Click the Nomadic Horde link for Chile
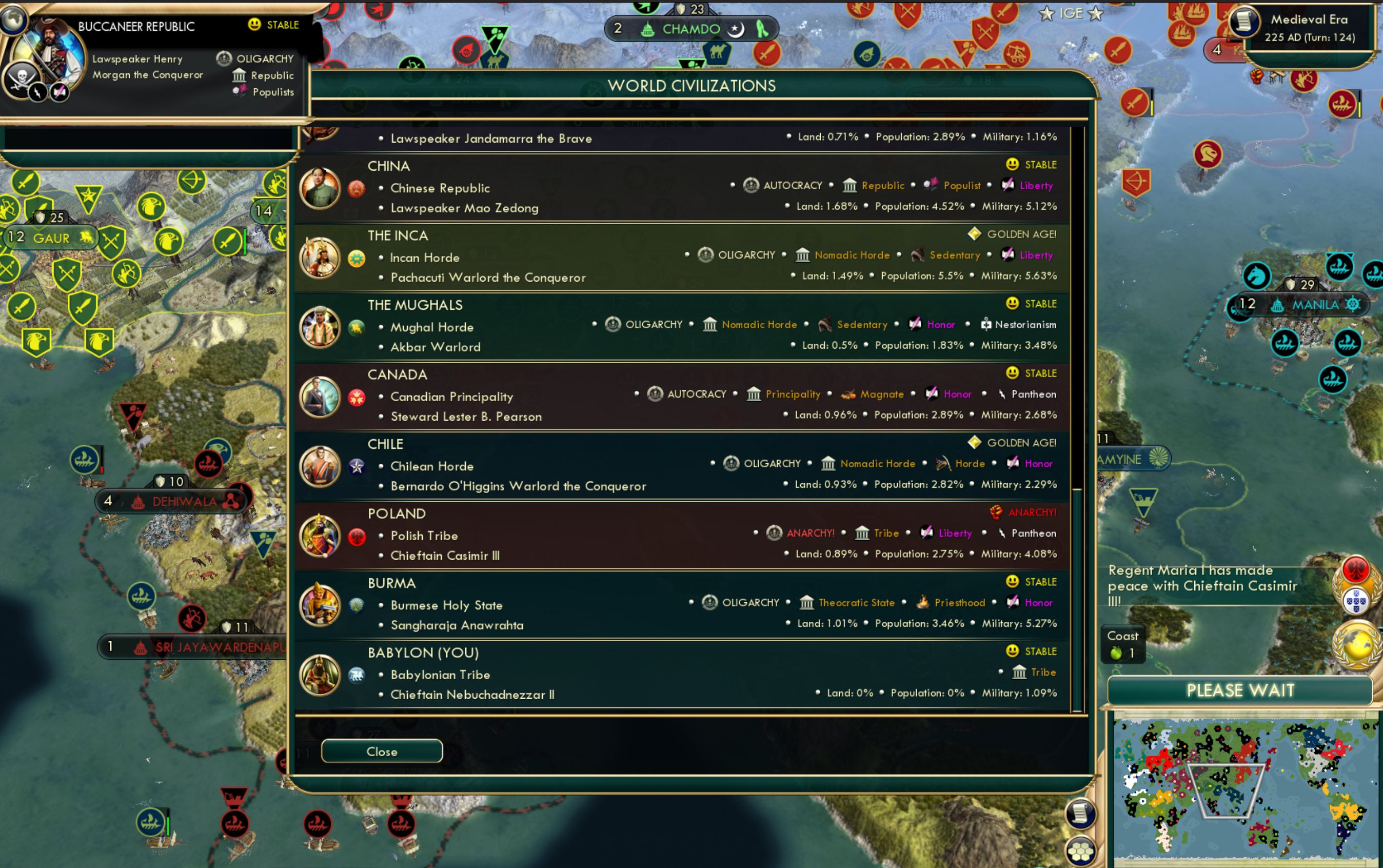Screen dimensions: 1383x868 coord(877,463)
